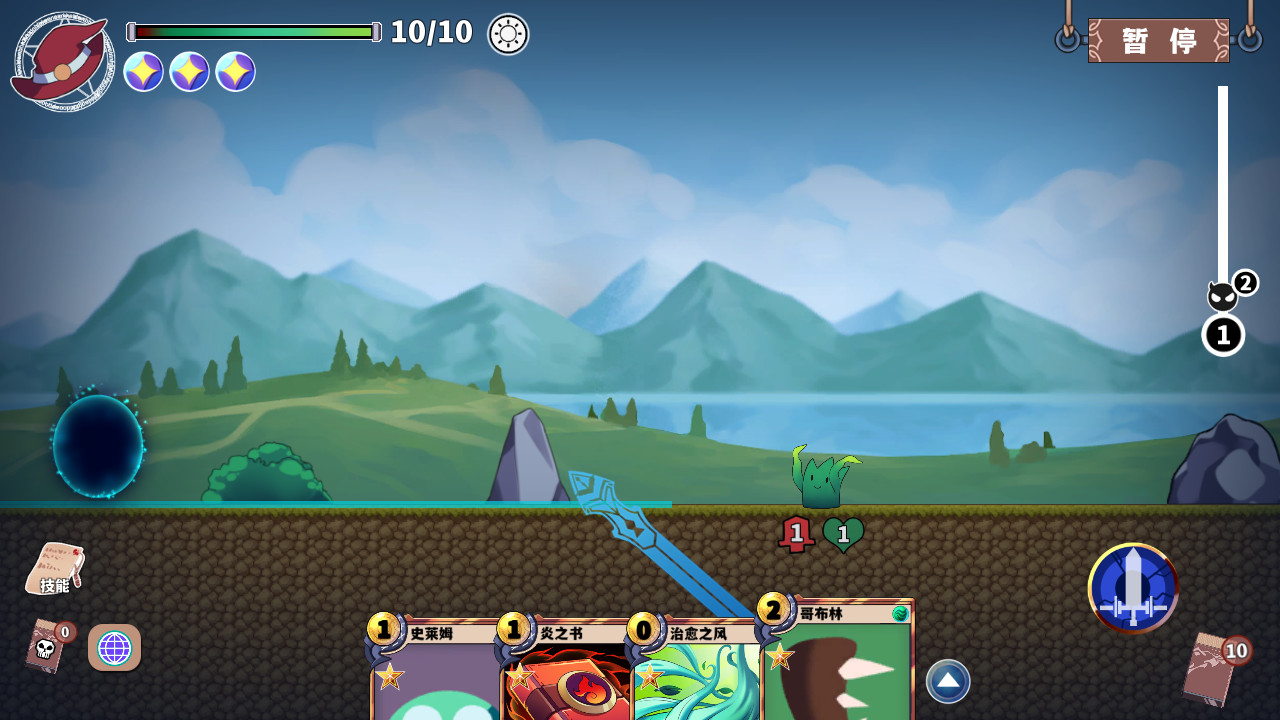The height and width of the screenshot is (720, 1280).
Task: Click the witch hat emblem
Action: tap(60, 55)
